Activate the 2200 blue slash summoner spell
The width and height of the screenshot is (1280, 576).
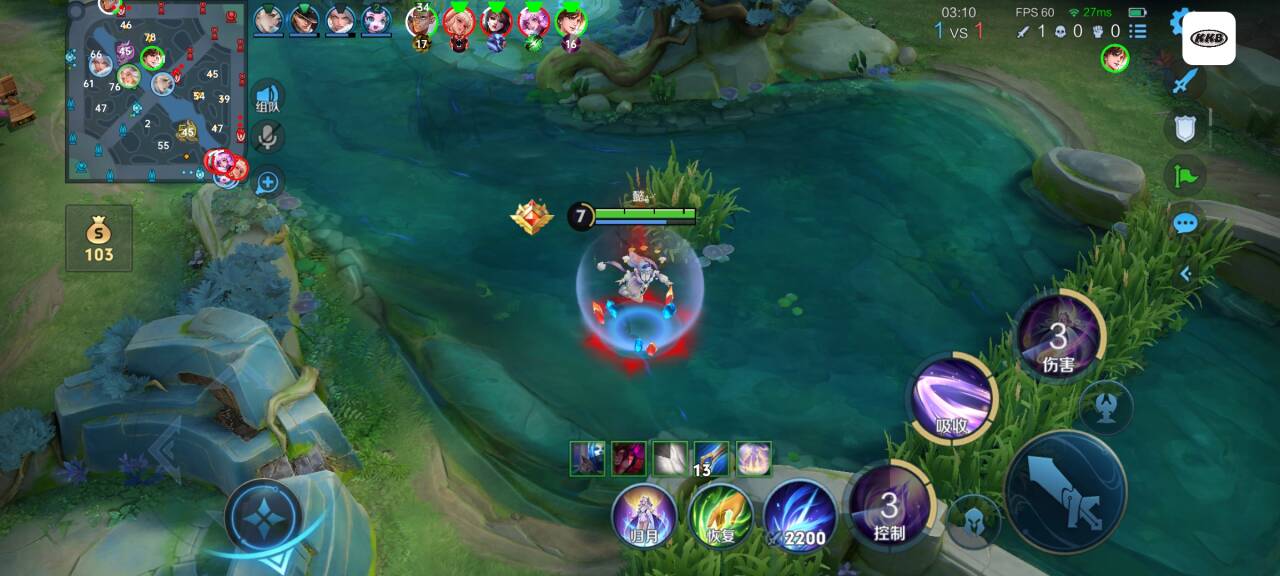pos(800,516)
